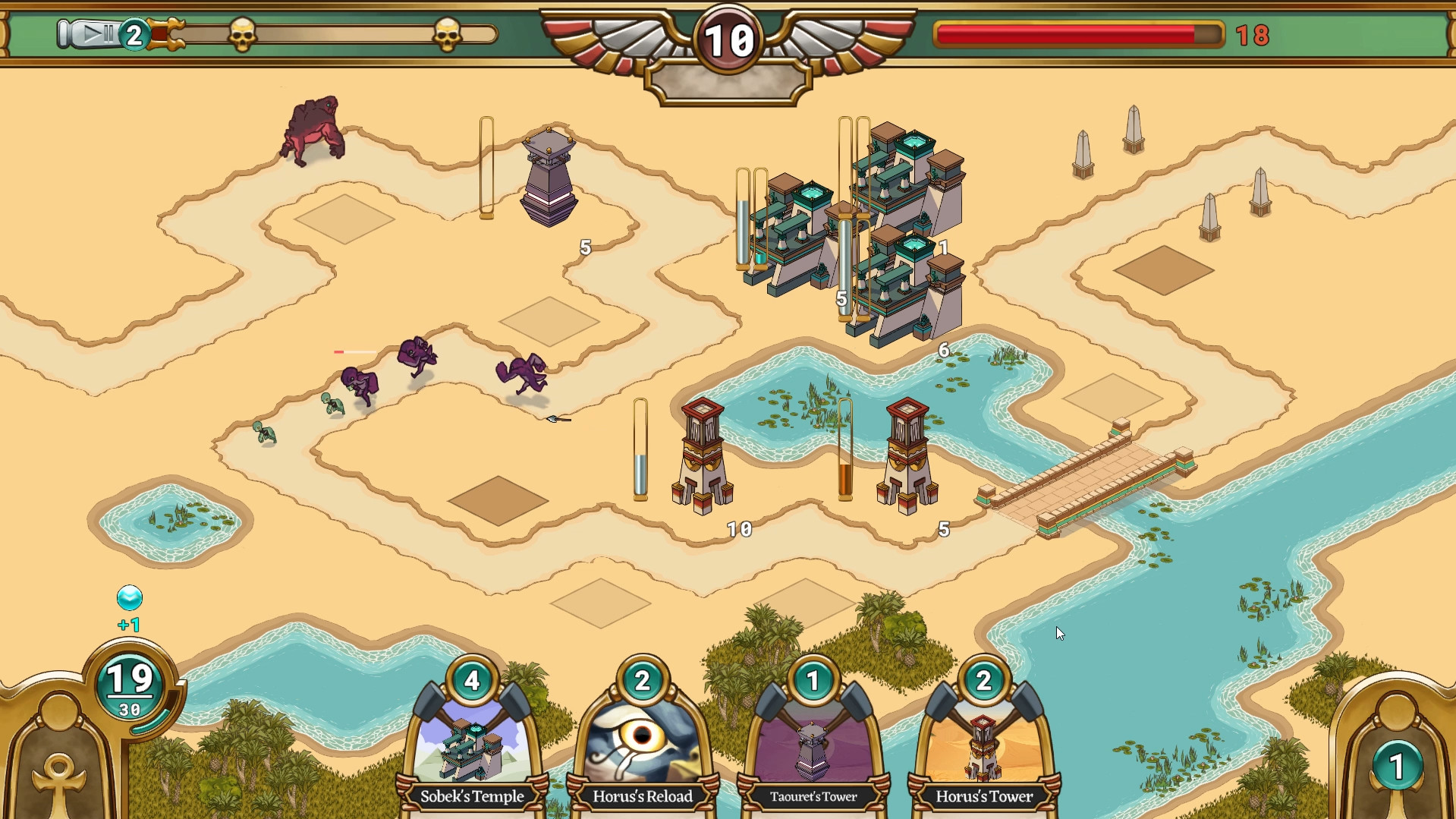Click the first skull marker on wave timeline
Image resolution: width=1456 pixels, height=819 pixels.
pos(244,32)
